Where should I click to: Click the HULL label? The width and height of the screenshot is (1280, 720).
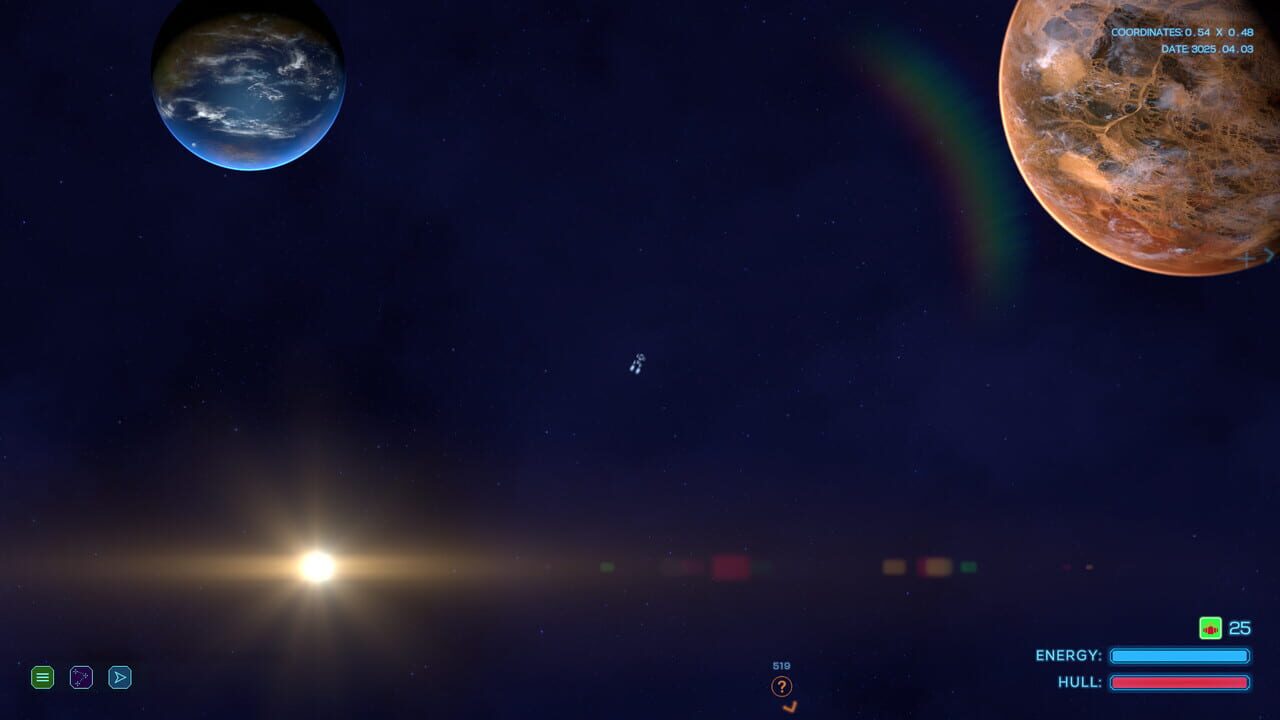[1082, 682]
